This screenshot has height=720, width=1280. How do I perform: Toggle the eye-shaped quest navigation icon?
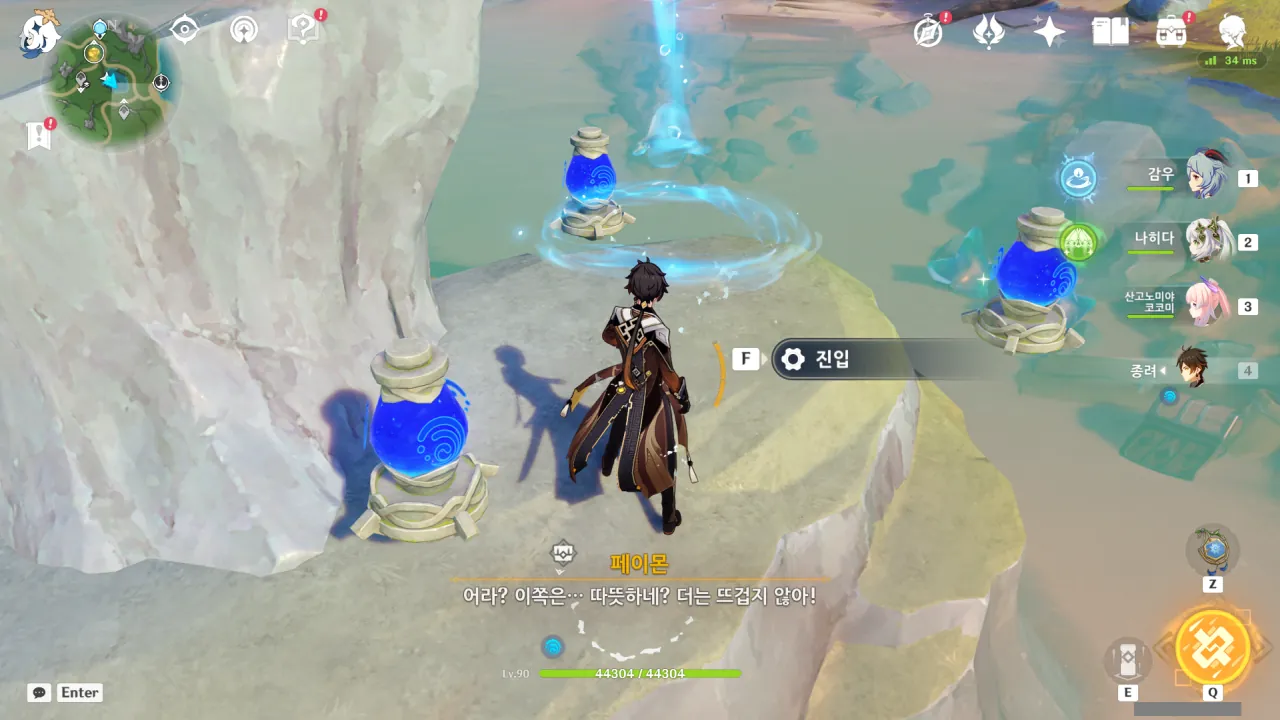click(184, 30)
